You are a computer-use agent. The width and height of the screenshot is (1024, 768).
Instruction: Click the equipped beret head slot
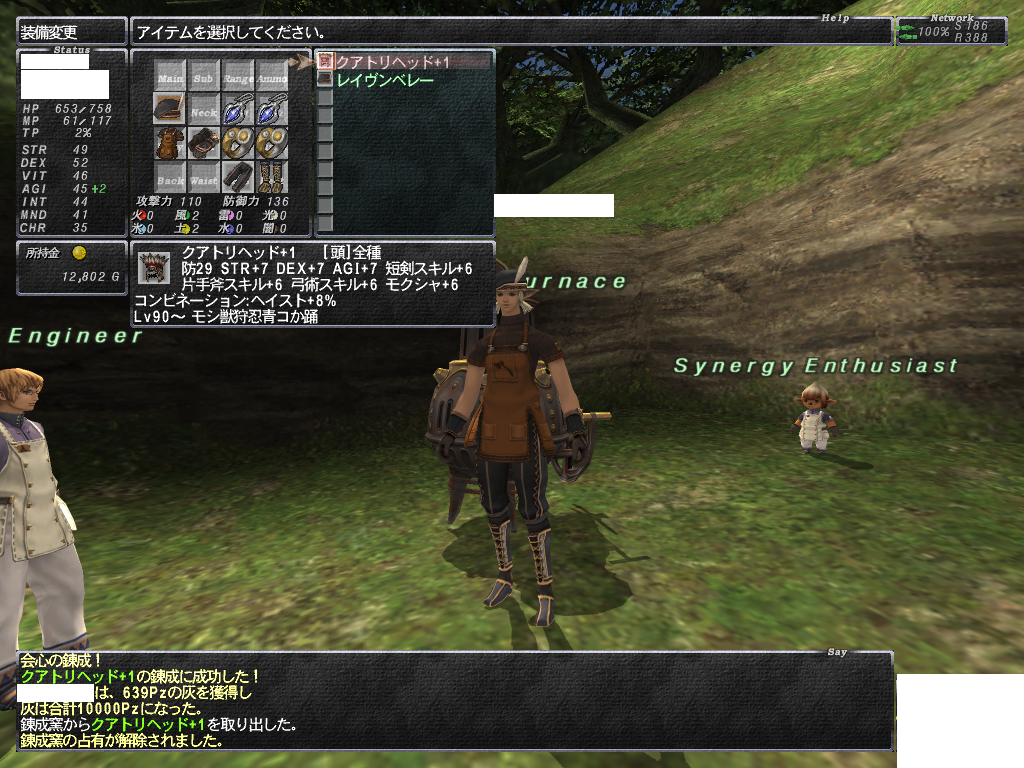click(x=170, y=109)
